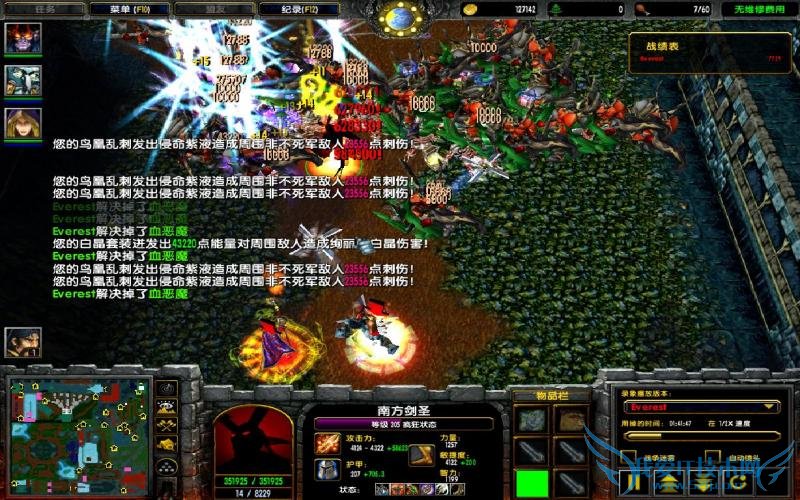Toggle minimap ally color mode button
This screenshot has height=500, width=800.
pyautogui.click(x=168, y=425)
